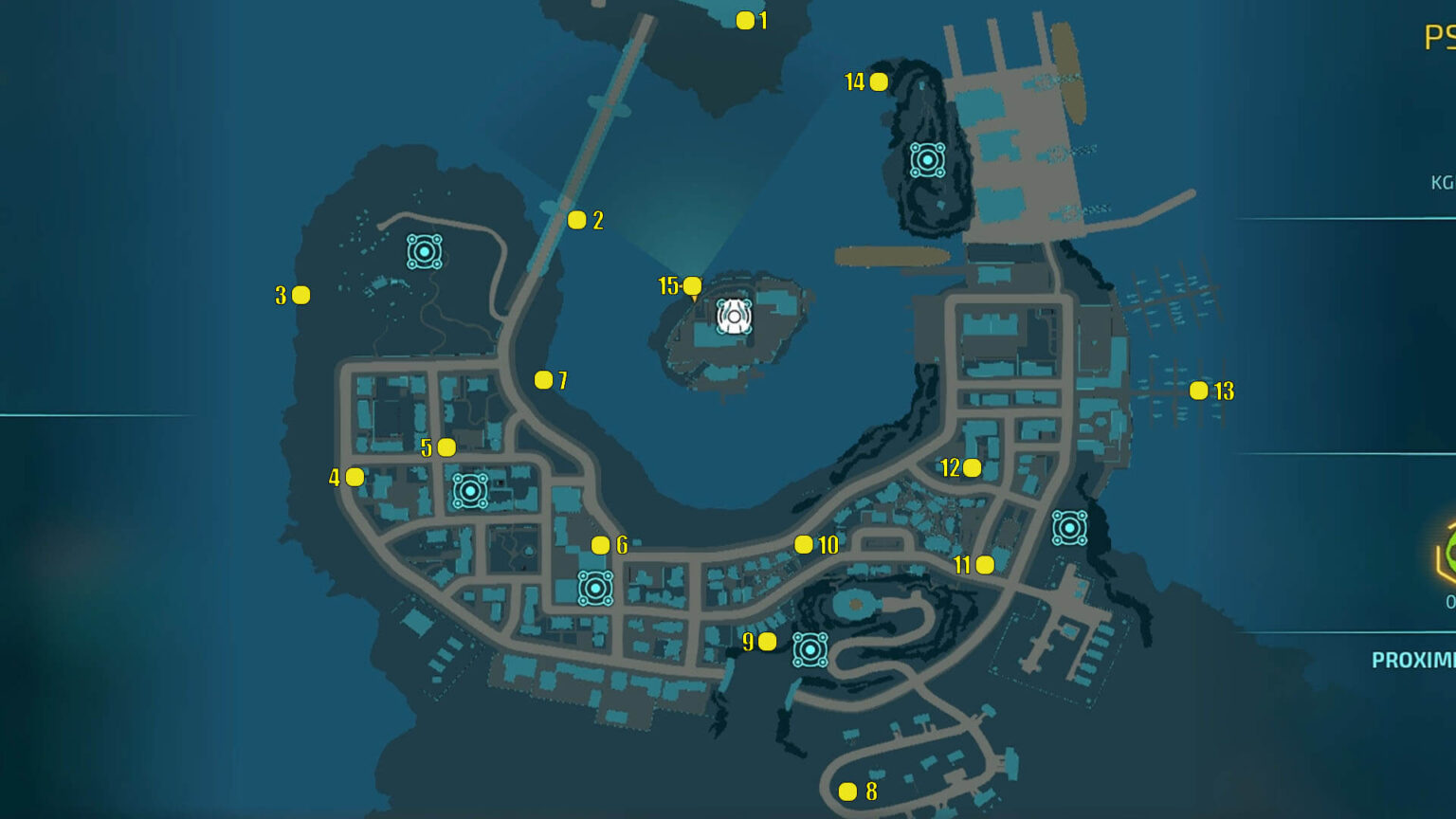Click marker 14 near the northern harbor island

(x=880, y=82)
